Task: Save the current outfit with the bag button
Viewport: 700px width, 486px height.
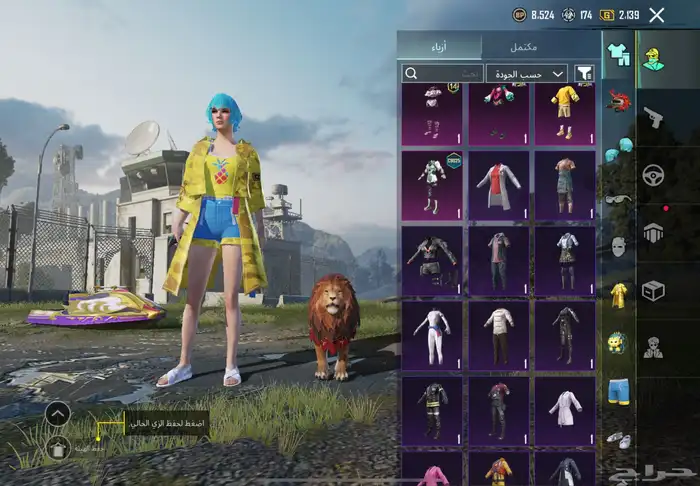Action: pos(58,447)
